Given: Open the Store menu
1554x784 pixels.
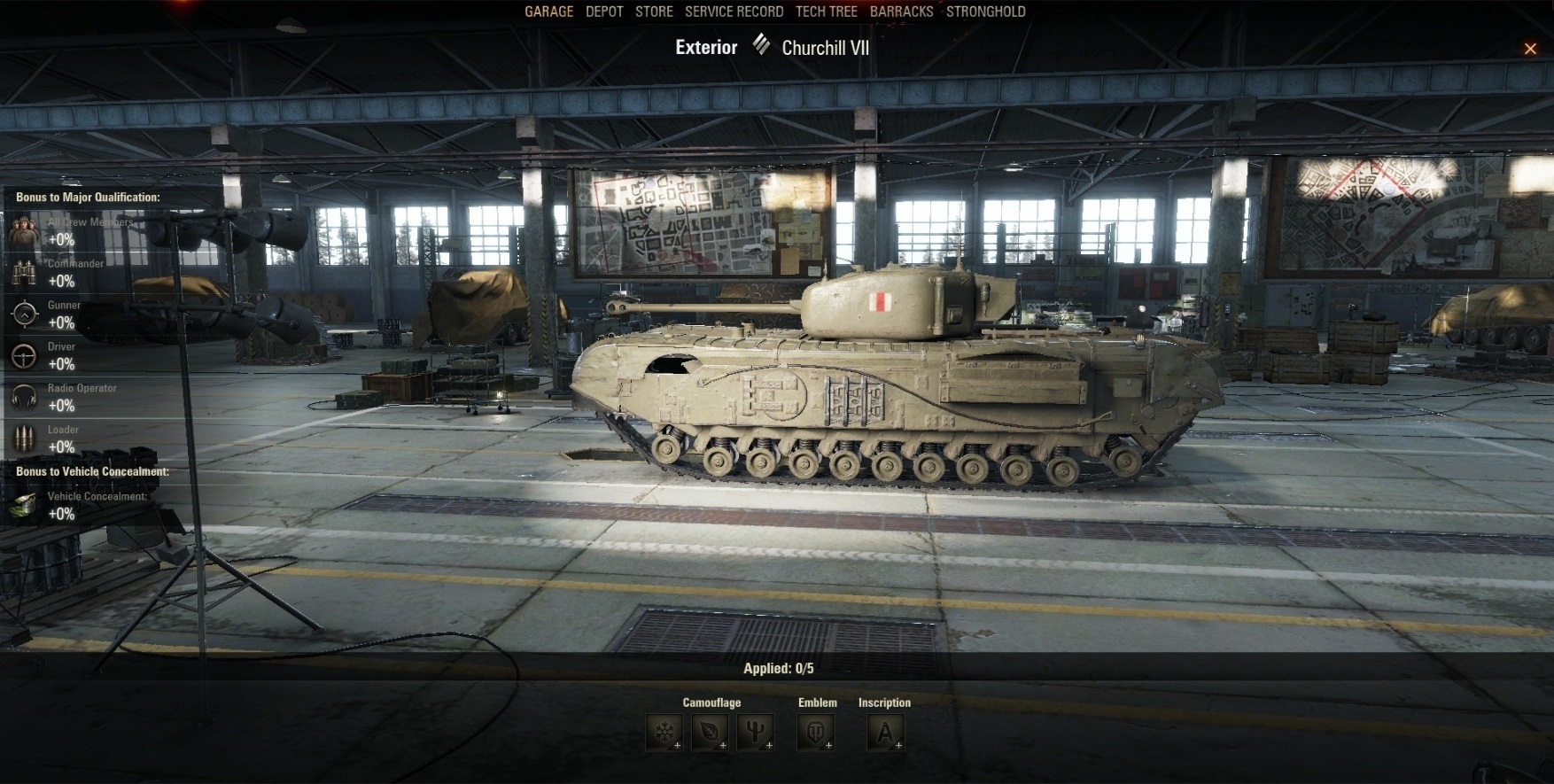Looking at the screenshot, I should click(x=654, y=12).
